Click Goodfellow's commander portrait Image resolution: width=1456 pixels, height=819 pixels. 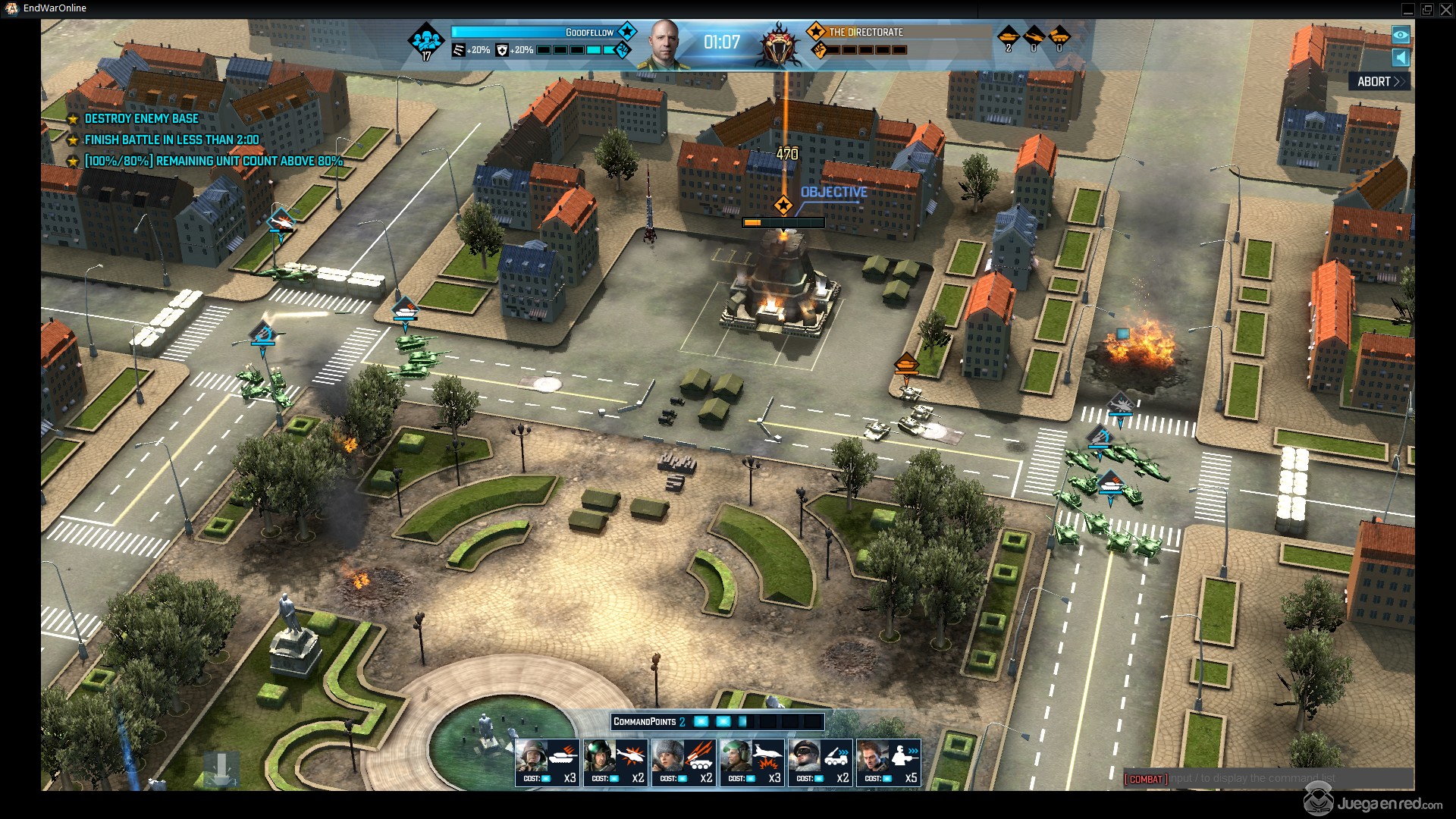pos(665,44)
